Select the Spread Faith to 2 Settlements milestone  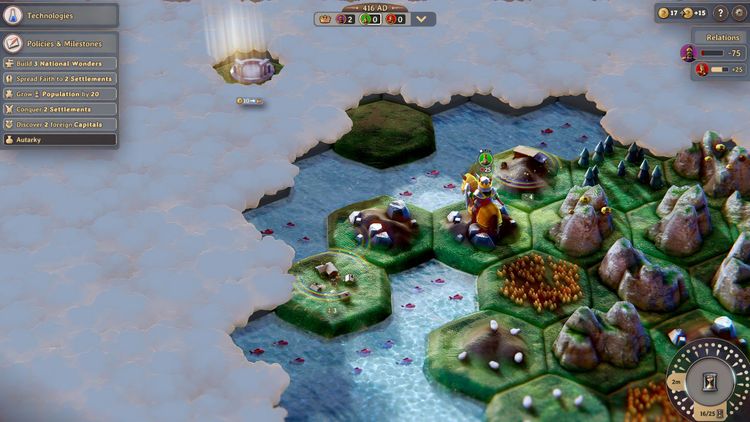pyautogui.click(x=59, y=79)
